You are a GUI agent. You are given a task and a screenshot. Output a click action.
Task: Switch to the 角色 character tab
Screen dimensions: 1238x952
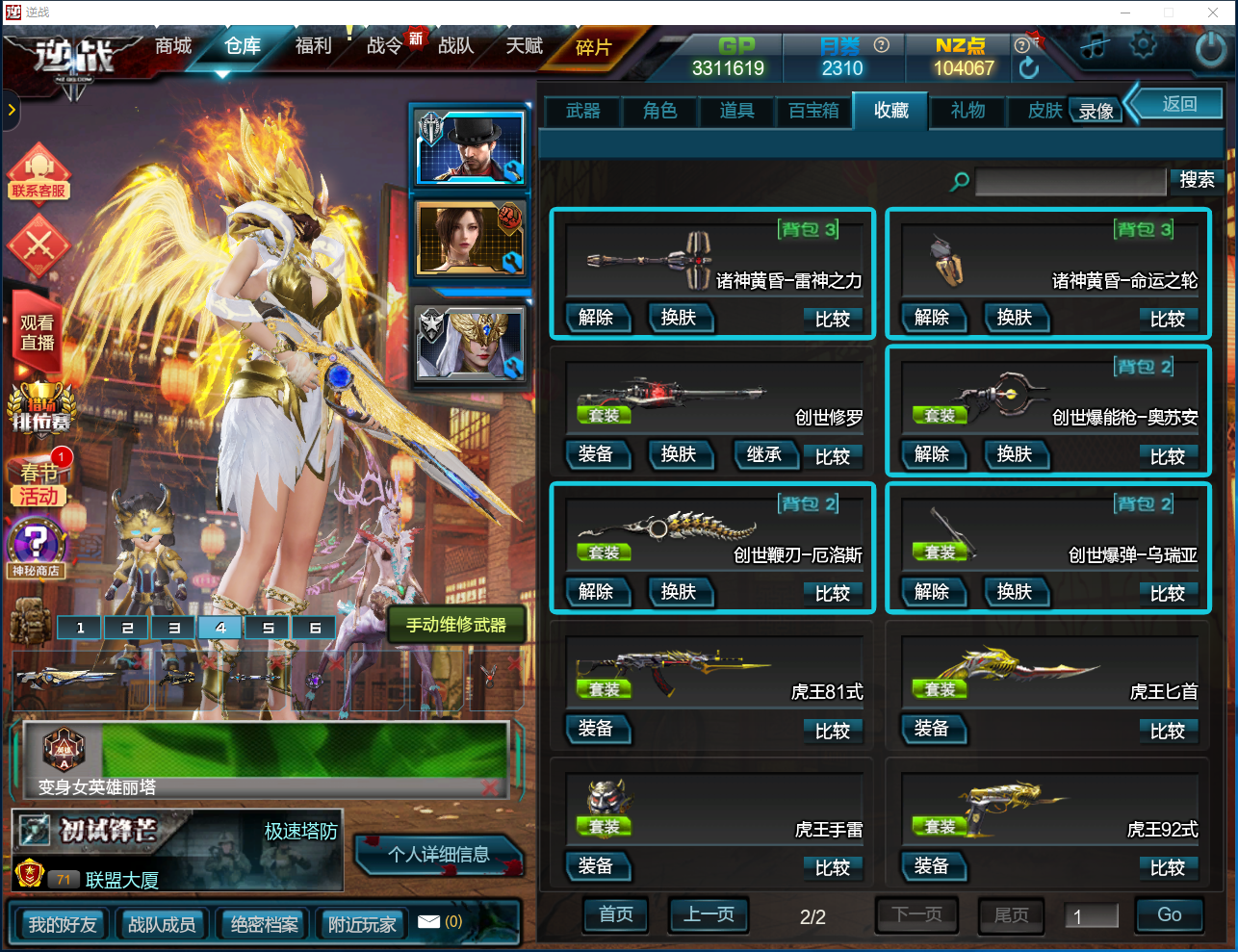coord(659,112)
